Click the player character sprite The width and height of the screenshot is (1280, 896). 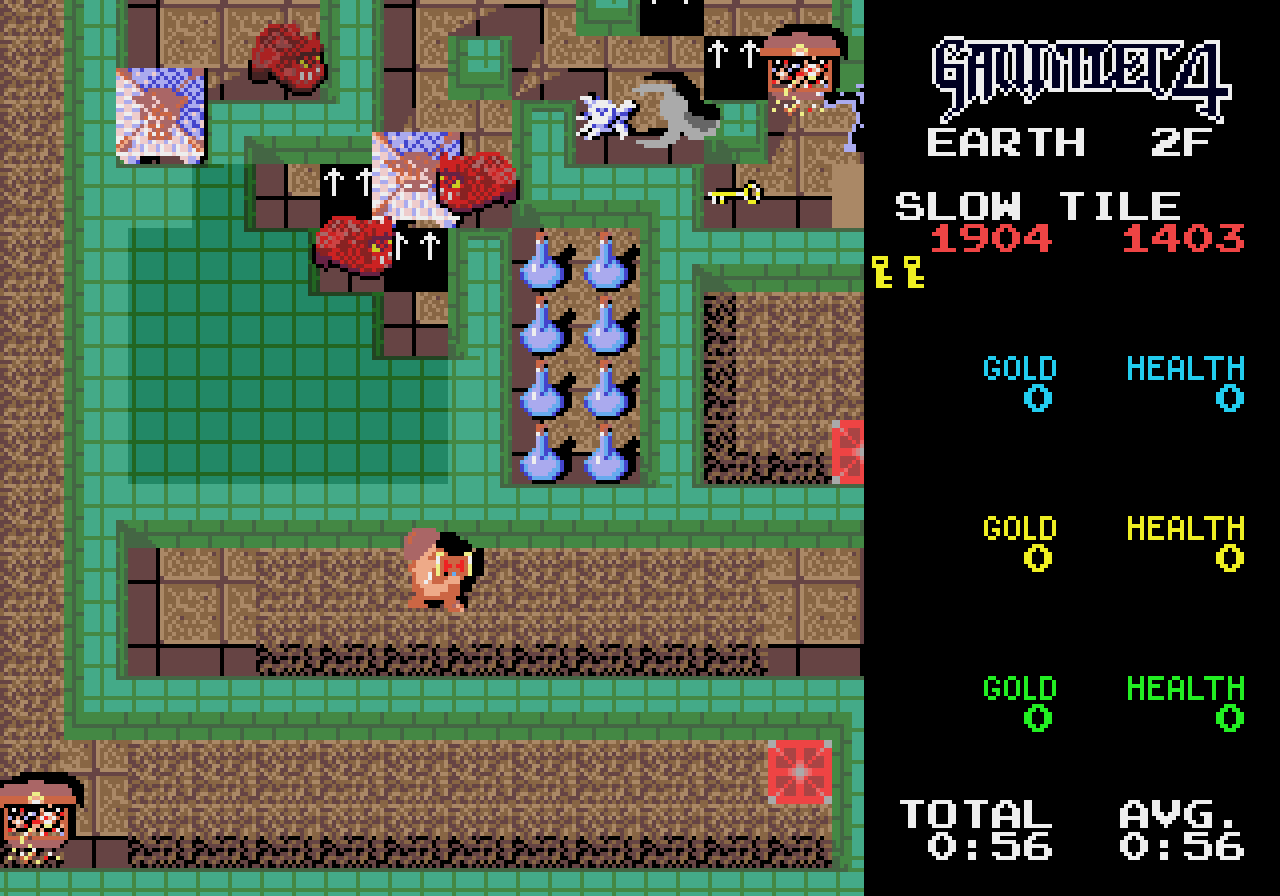point(442,570)
